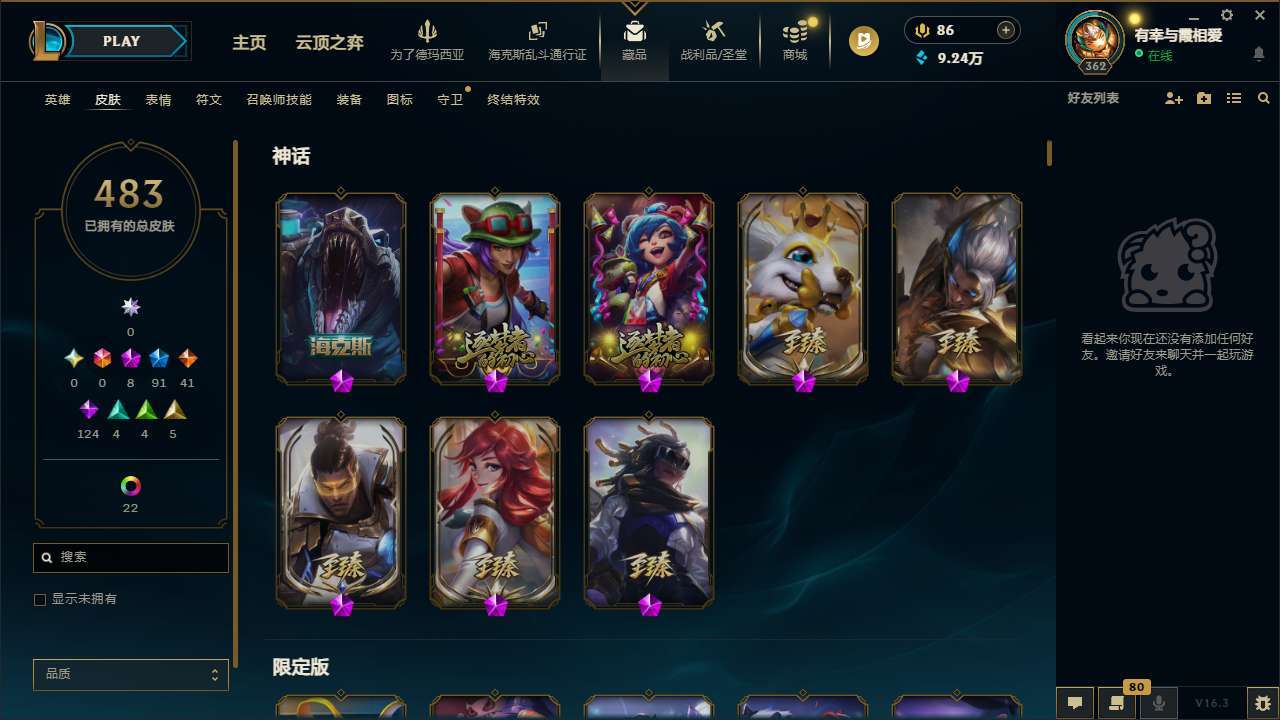This screenshot has width=1280, height=720.
Task: Click the add friend icon
Action: 1172,99
